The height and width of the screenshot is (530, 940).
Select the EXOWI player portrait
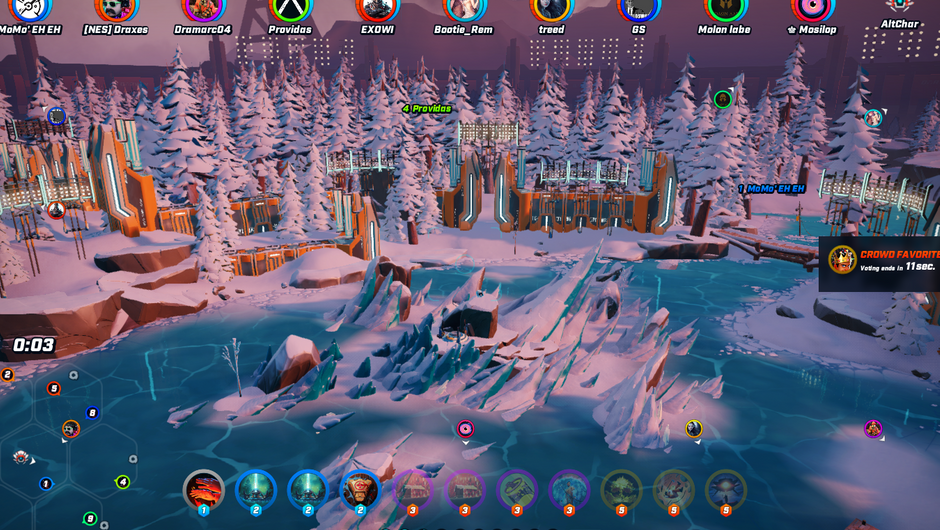377,8
